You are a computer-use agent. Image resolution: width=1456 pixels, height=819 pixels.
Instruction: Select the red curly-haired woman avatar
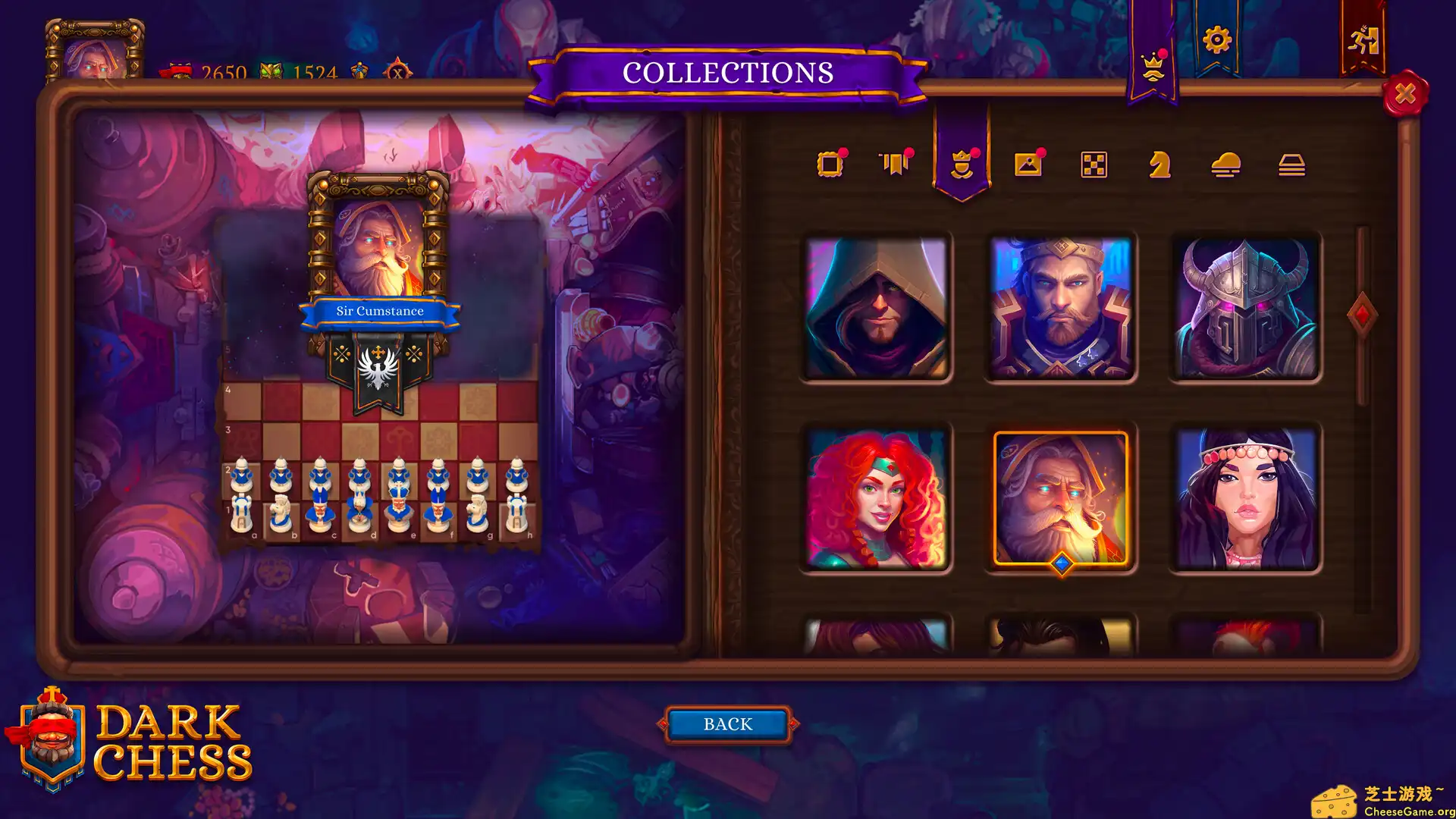876,498
